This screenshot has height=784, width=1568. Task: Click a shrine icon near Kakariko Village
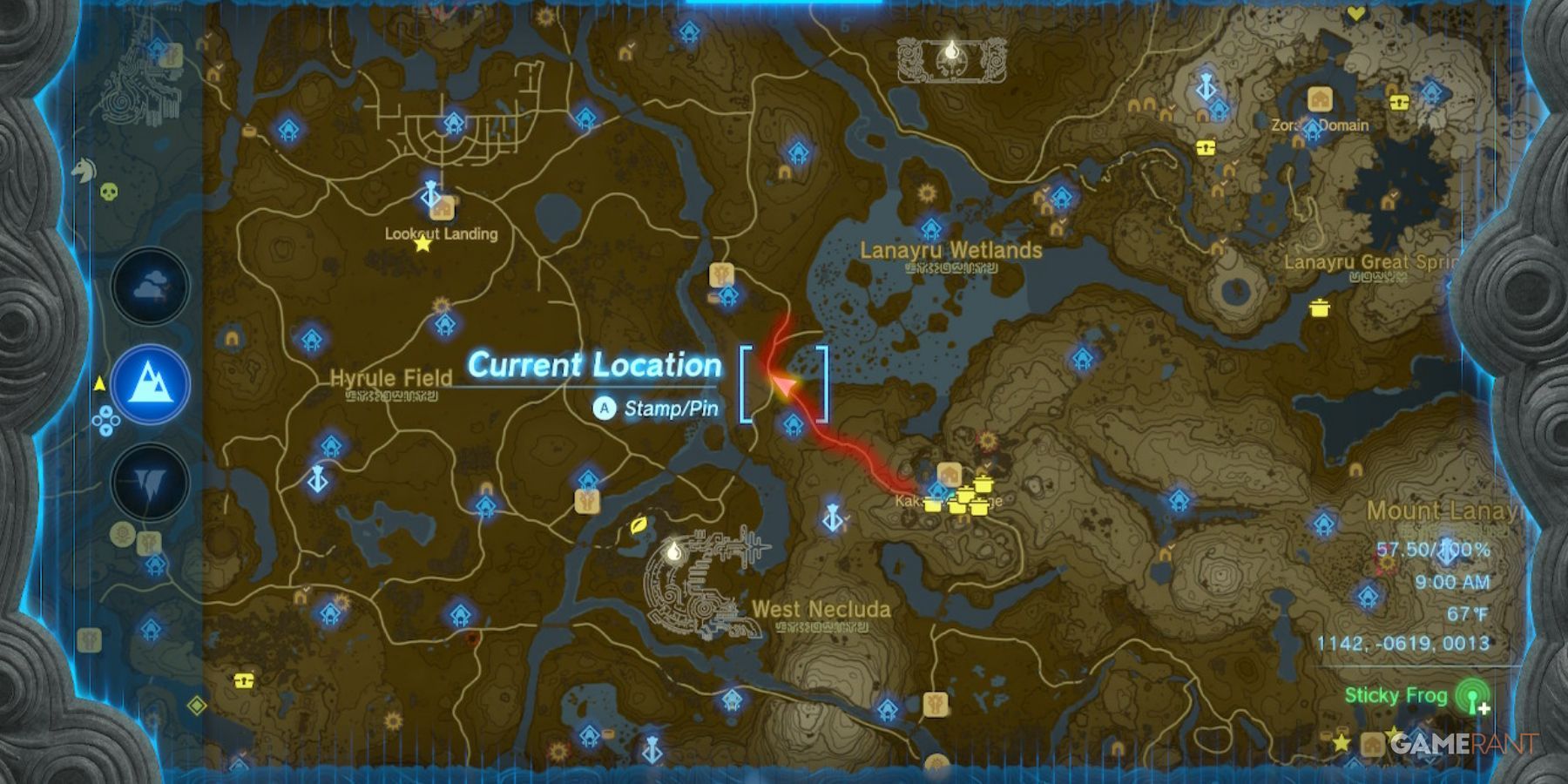point(937,491)
